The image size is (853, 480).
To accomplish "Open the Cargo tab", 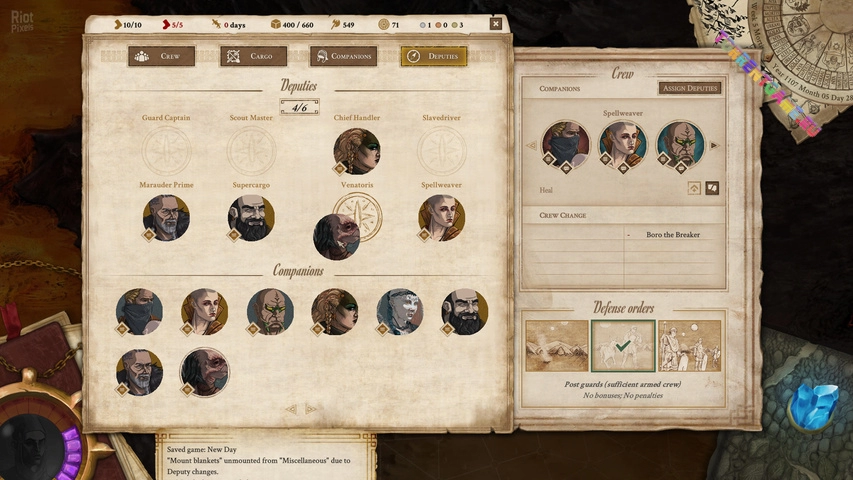I will 253,56.
